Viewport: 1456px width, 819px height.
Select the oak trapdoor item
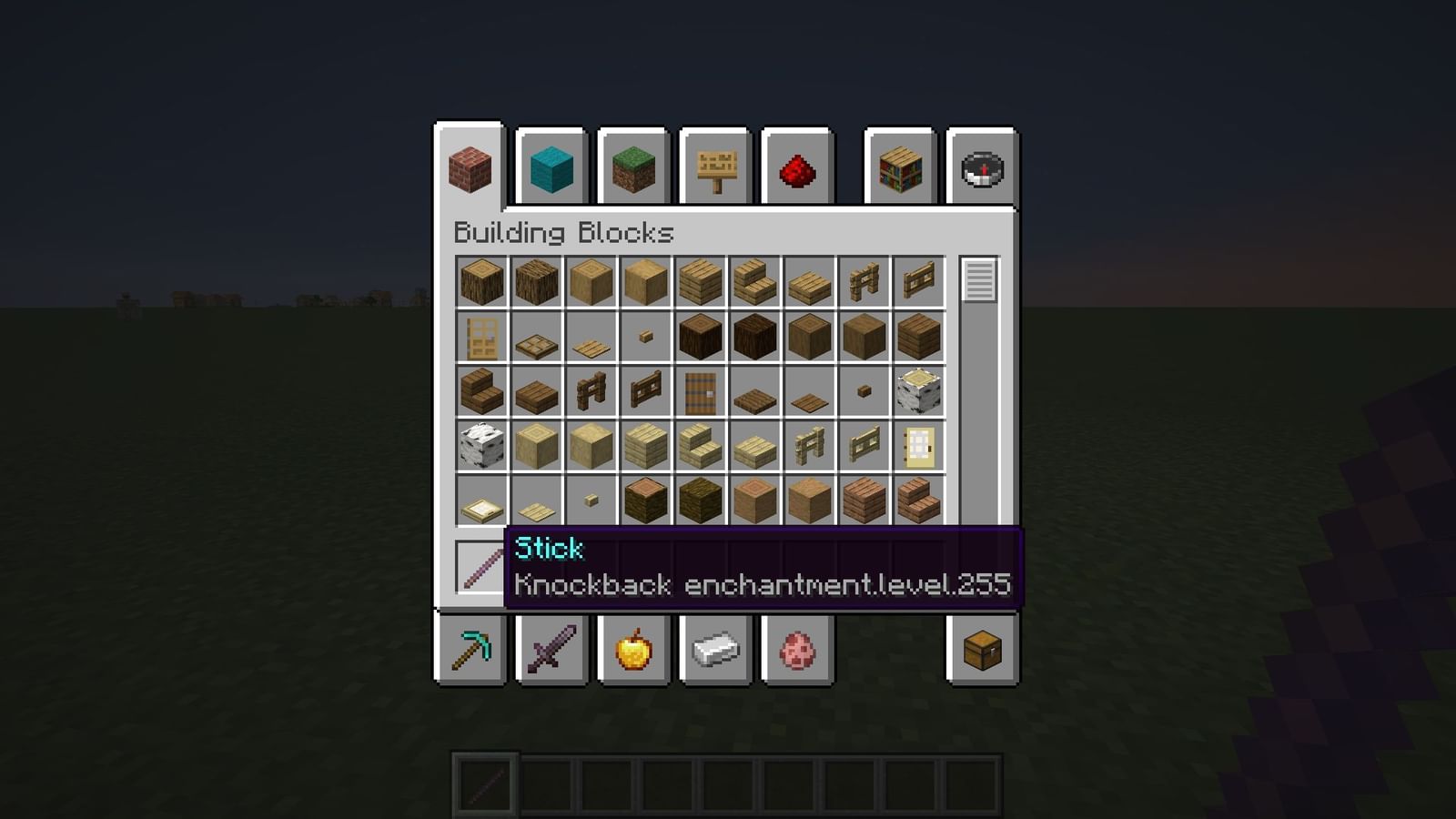pos(535,337)
